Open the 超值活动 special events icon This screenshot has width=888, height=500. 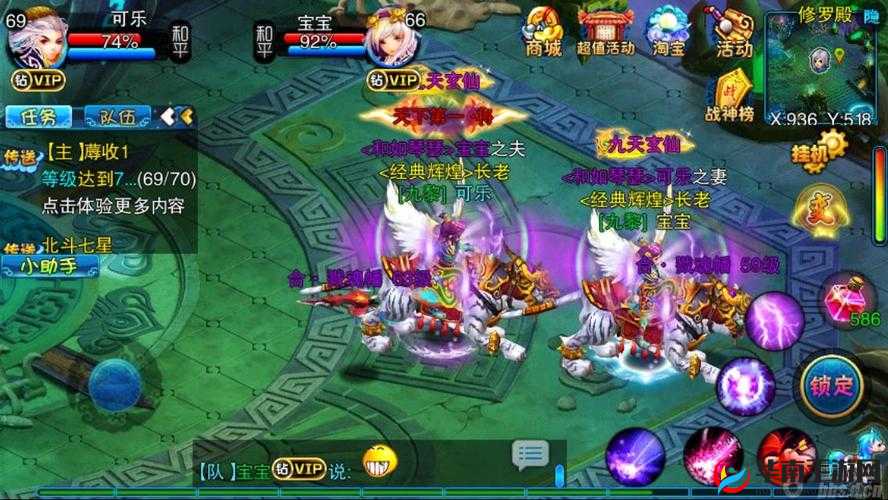click(606, 30)
